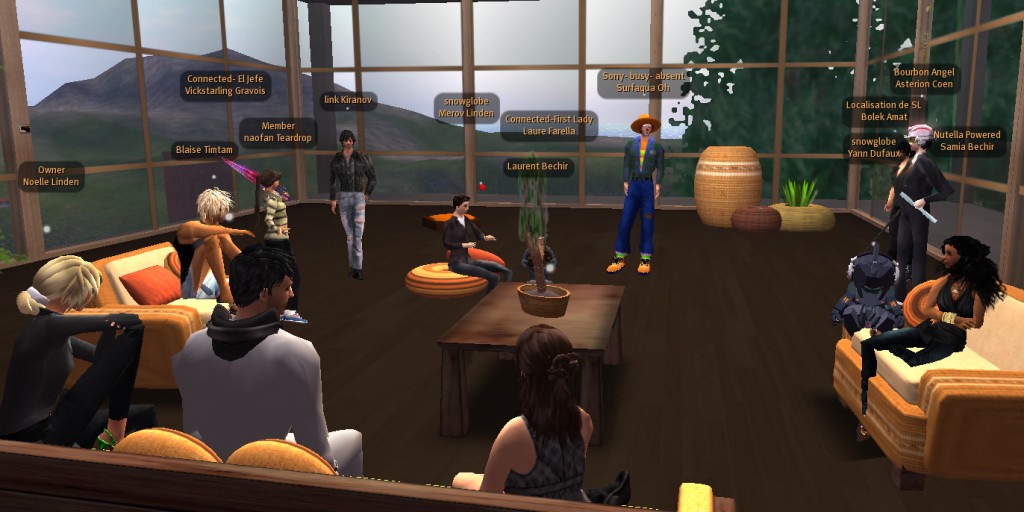Click Blaise Timtam's name tag
This screenshot has height=512, width=1024.
tap(204, 150)
